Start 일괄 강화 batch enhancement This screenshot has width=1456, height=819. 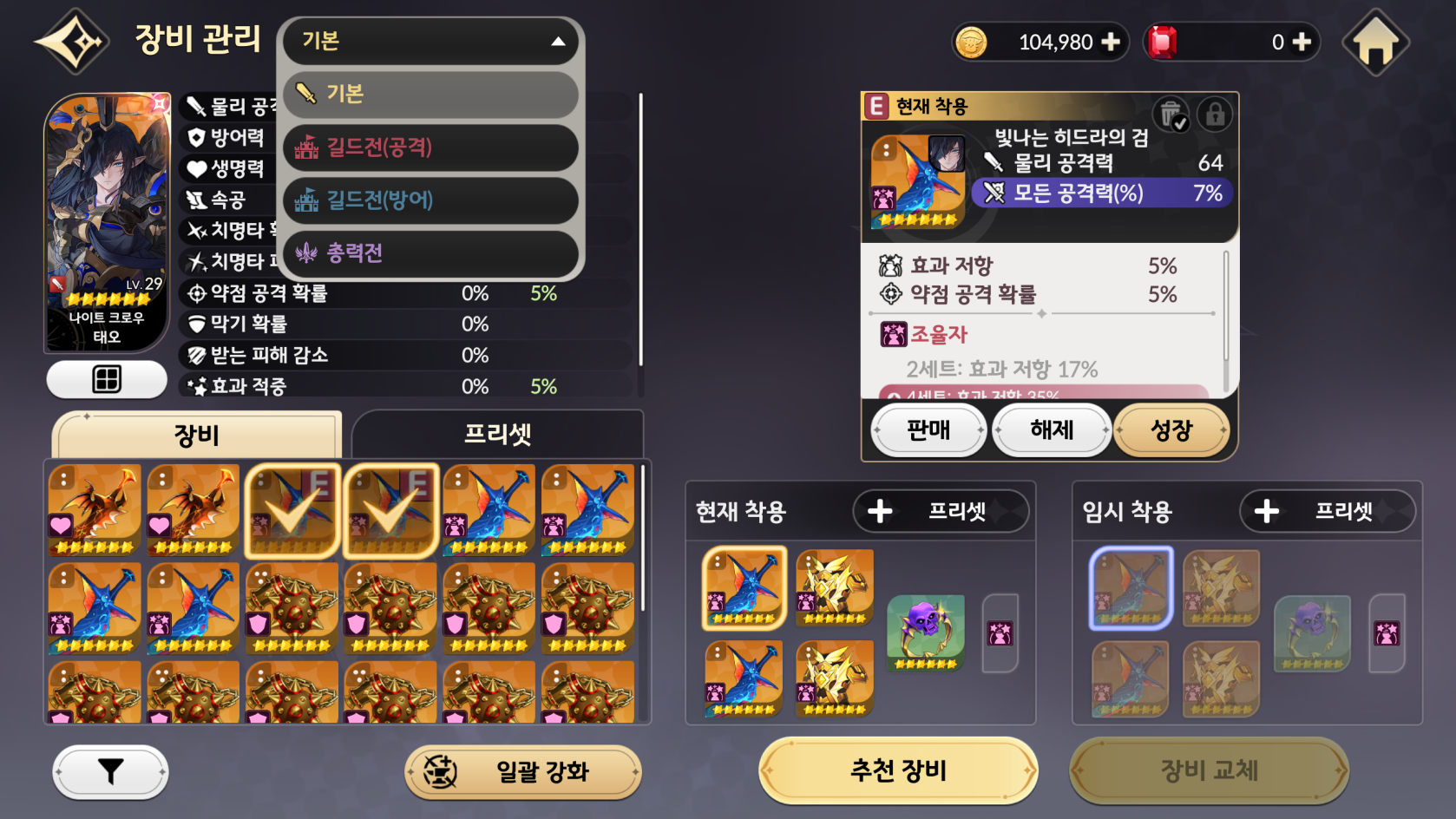[522, 771]
